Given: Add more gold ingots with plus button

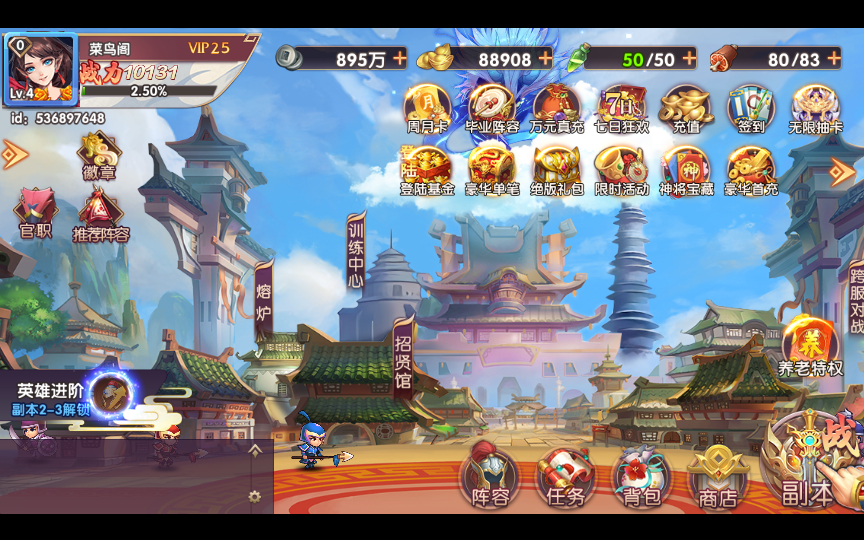Looking at the screenshot, I should coord(545,58).
